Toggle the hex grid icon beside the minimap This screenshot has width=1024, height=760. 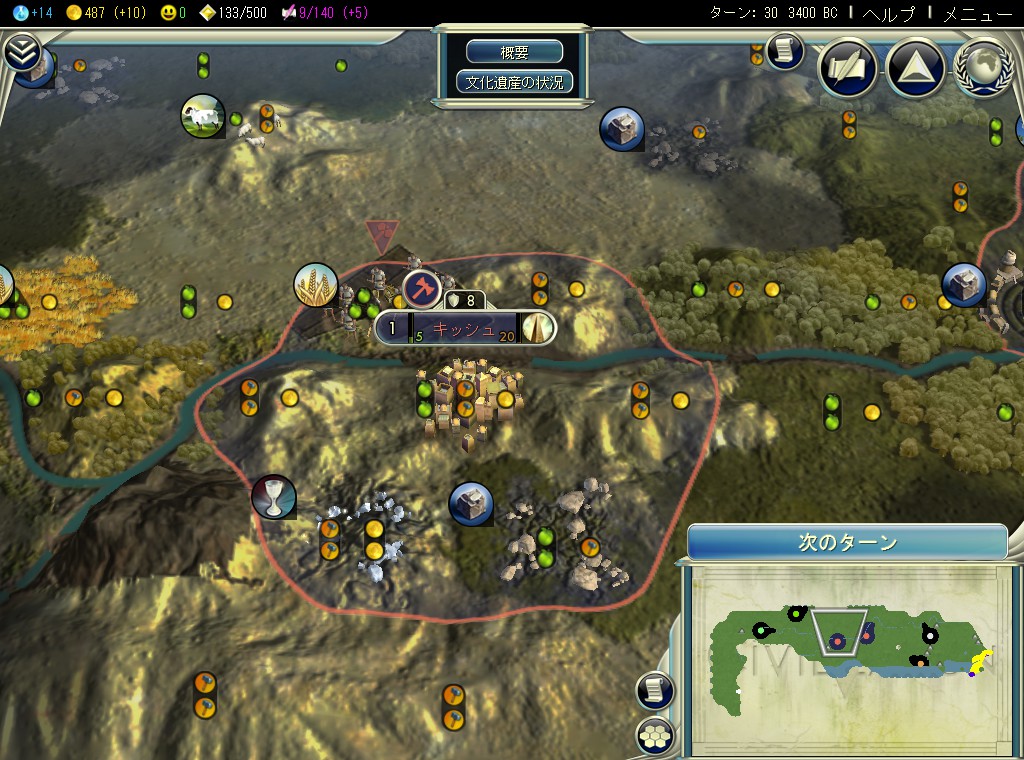(655, 735)
